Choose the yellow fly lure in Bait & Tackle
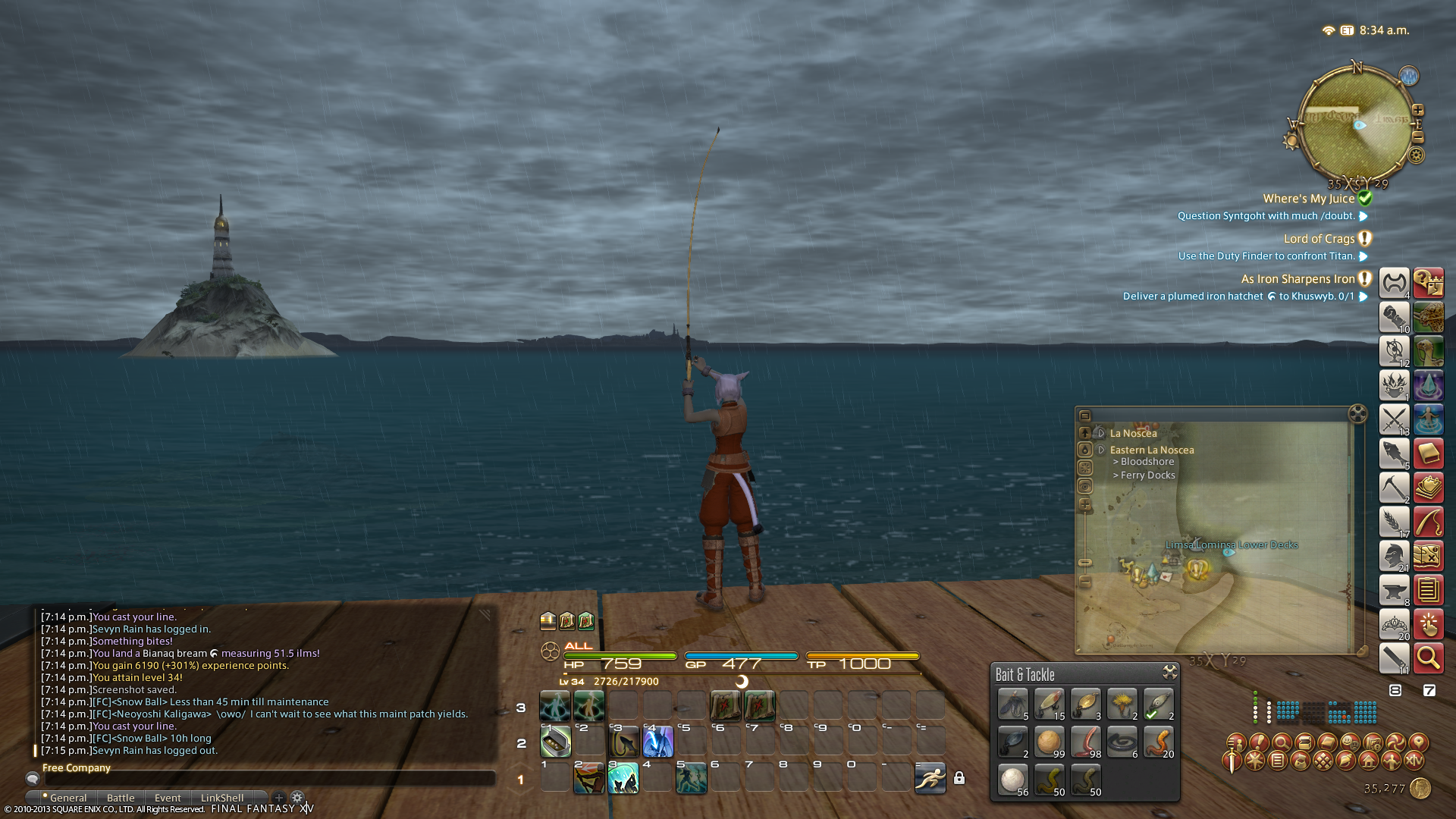Image resolution: width=1456 pixels, height=819 pixels. [1122, 704]
